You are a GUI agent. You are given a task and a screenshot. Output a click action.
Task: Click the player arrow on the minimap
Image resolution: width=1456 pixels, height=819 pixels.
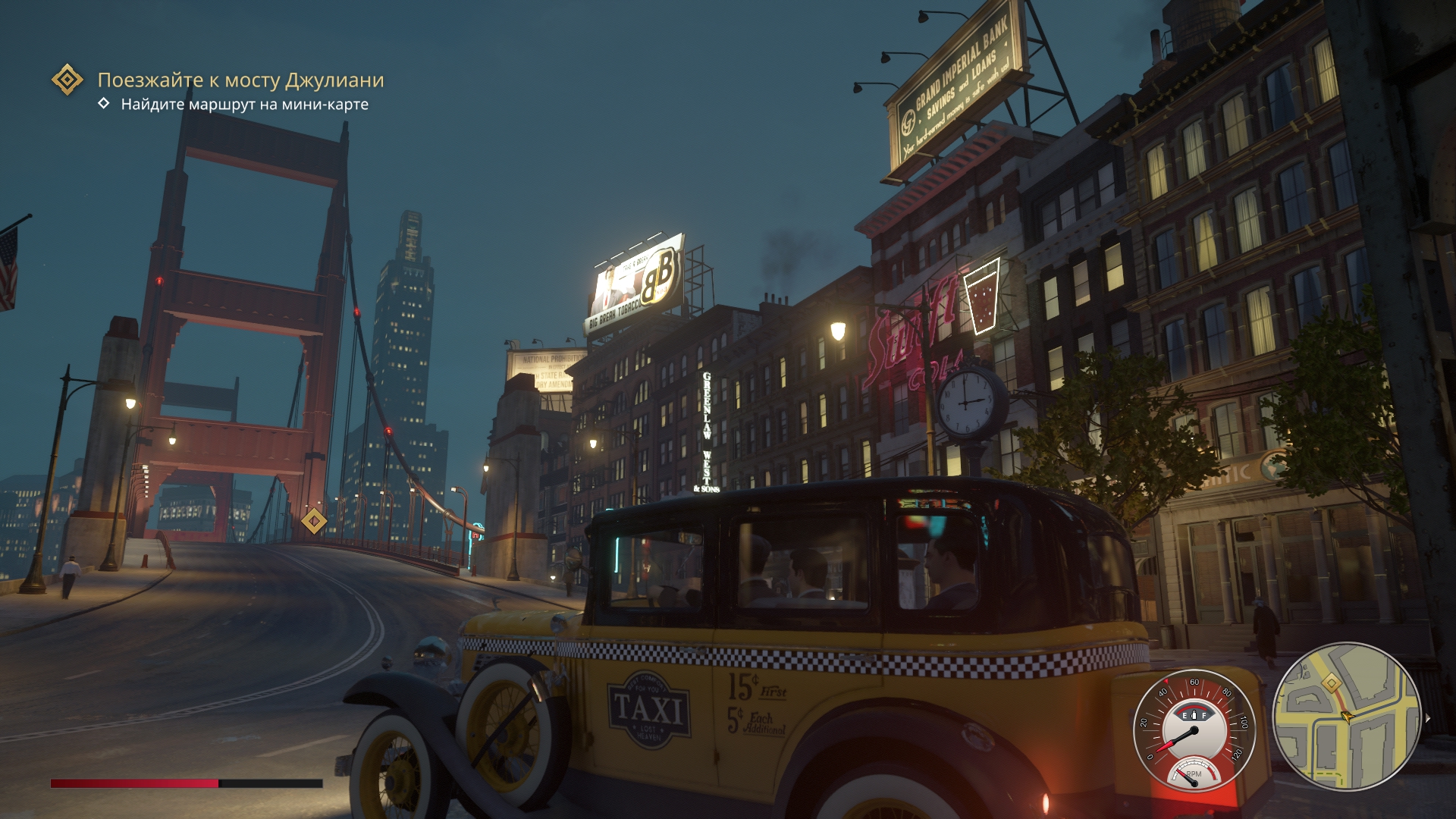click(x=1347, y=716)
